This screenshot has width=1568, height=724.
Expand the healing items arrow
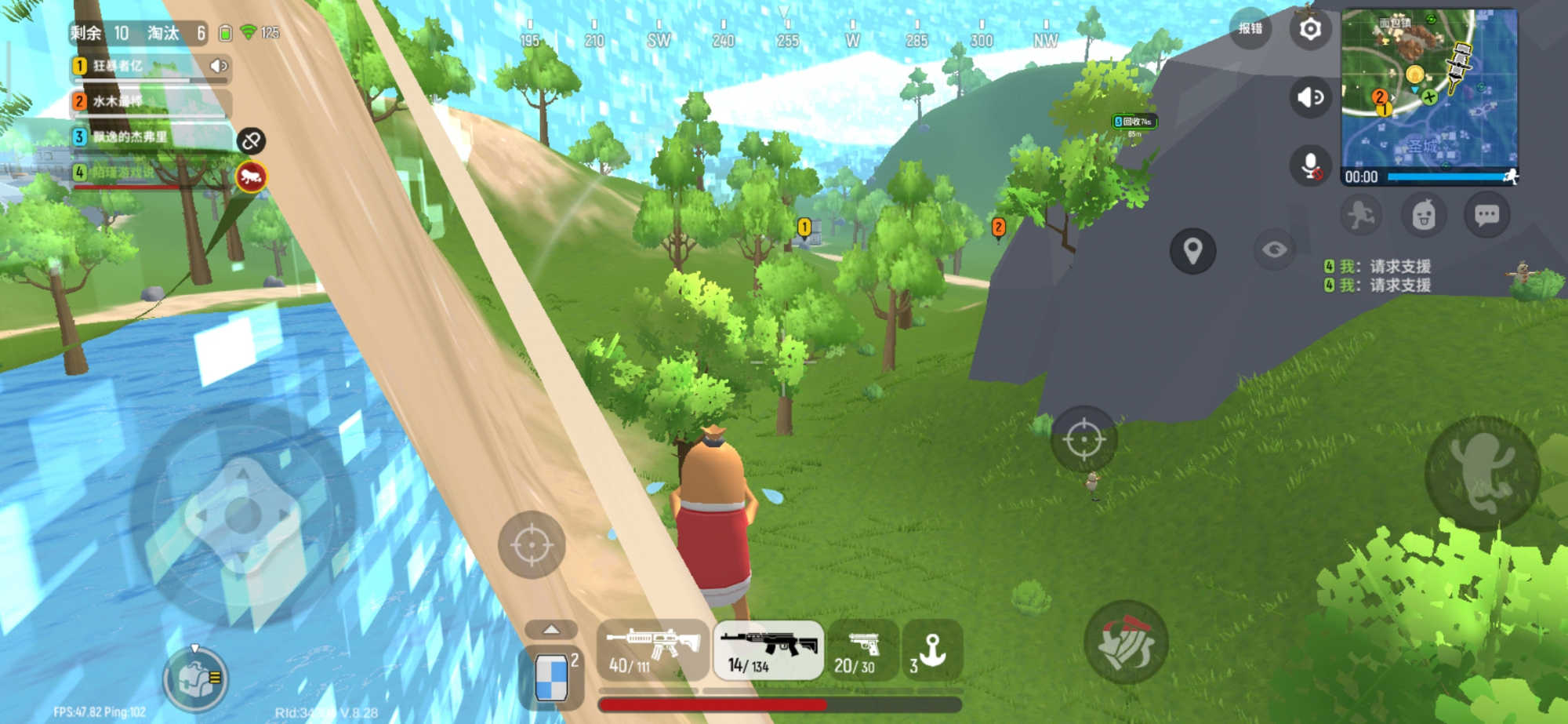pos(551,630)
